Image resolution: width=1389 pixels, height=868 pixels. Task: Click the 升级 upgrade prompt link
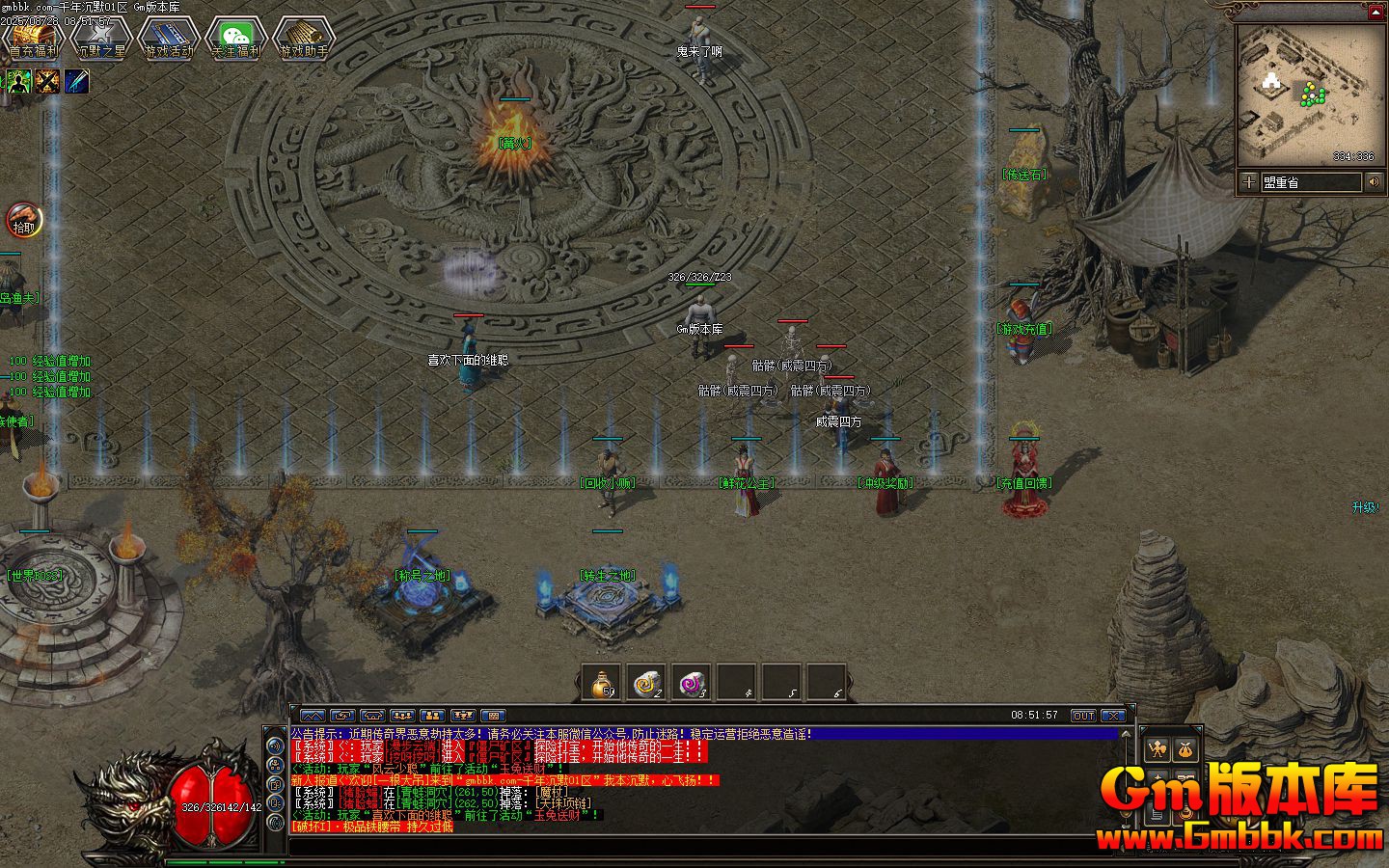click(x=1366, y=507)
